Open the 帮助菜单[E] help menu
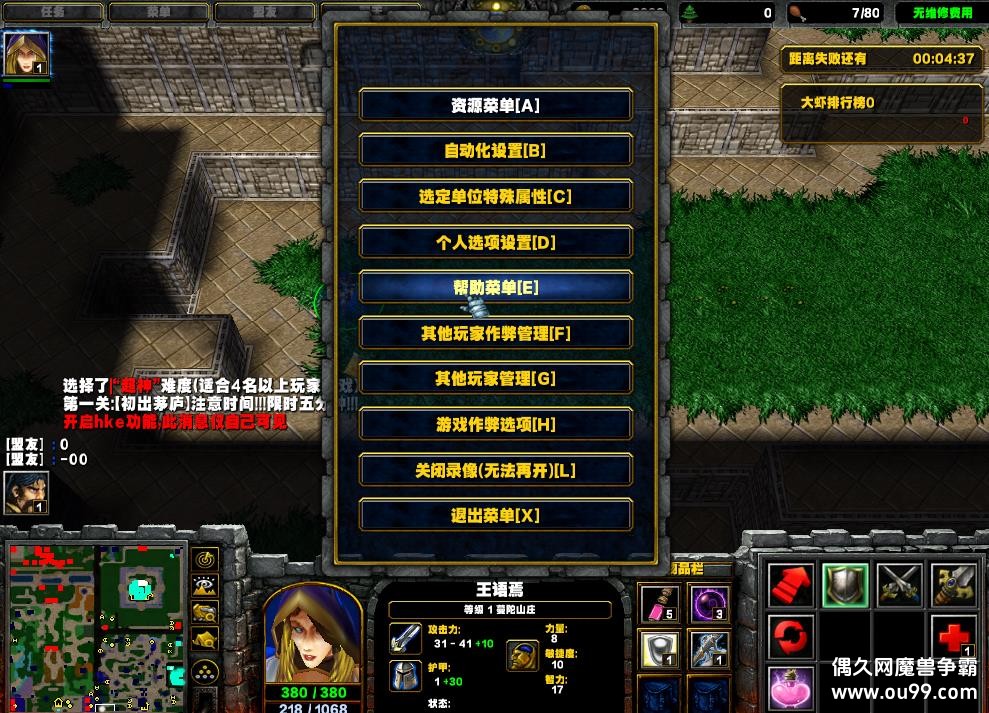 click(x=495, y=288)
